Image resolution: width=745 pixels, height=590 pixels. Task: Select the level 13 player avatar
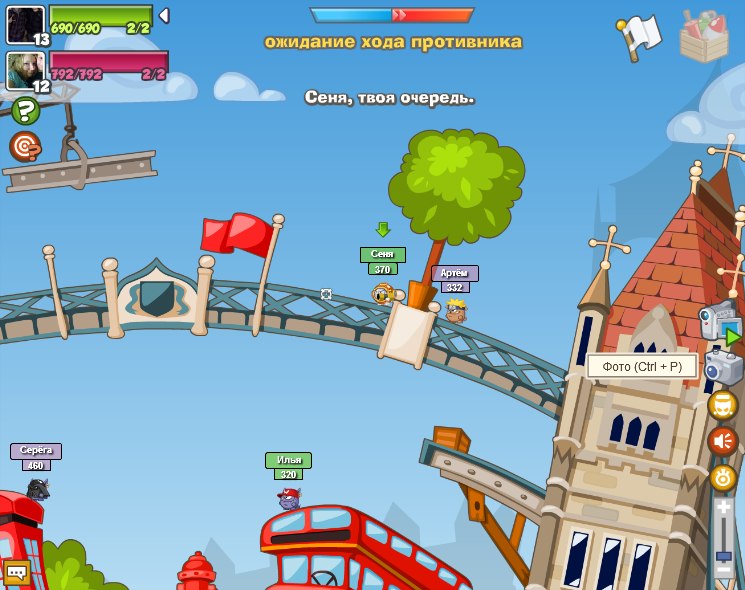(24, 24)
